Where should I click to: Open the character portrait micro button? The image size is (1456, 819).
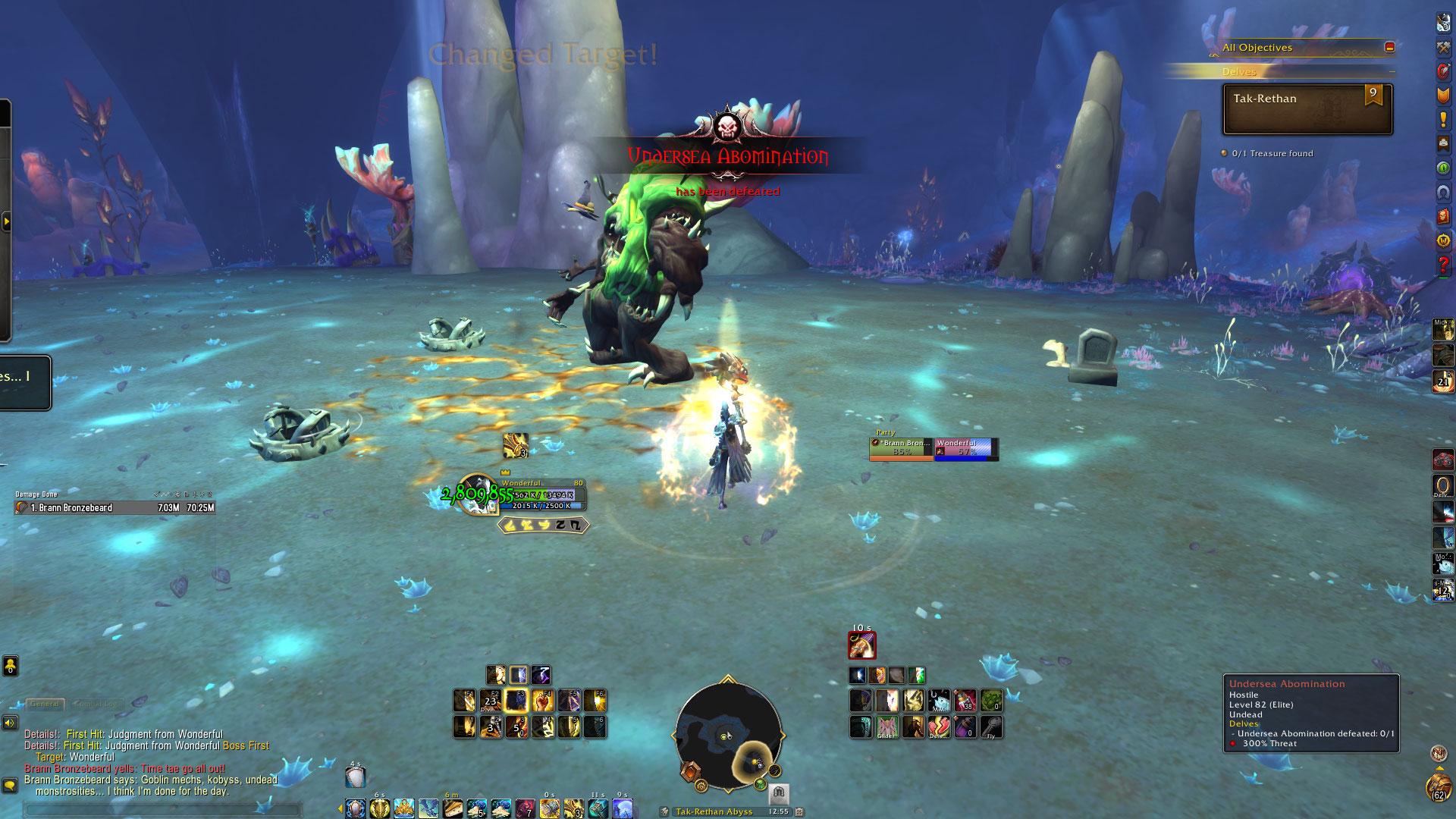[1443, 23]
